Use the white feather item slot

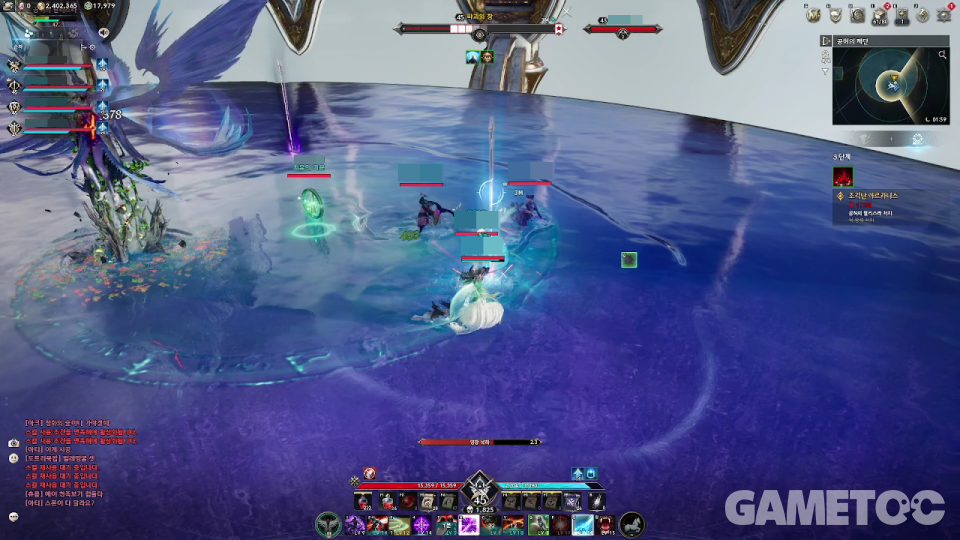596,501
